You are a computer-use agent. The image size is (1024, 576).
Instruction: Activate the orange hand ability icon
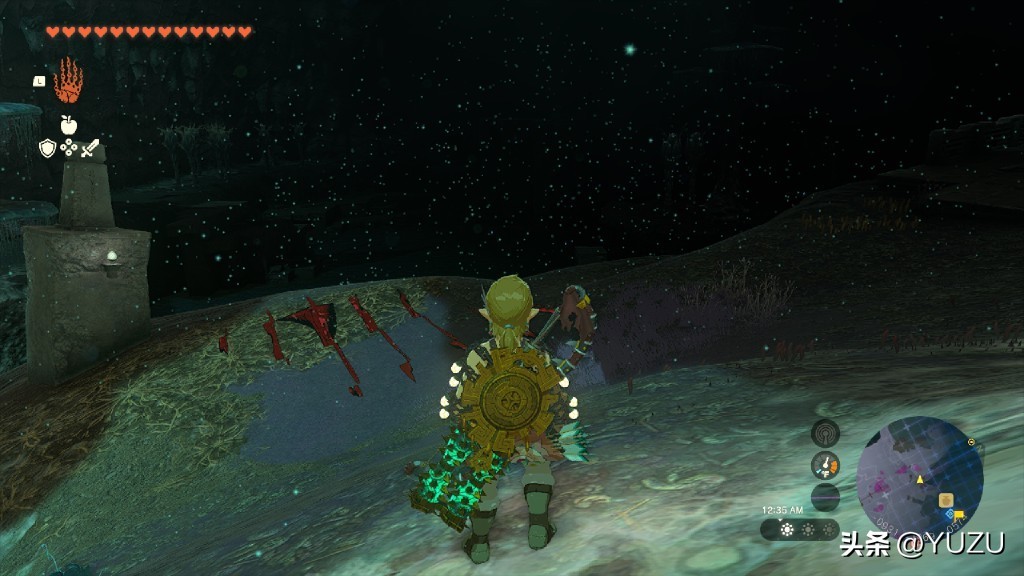click(68, 81)
